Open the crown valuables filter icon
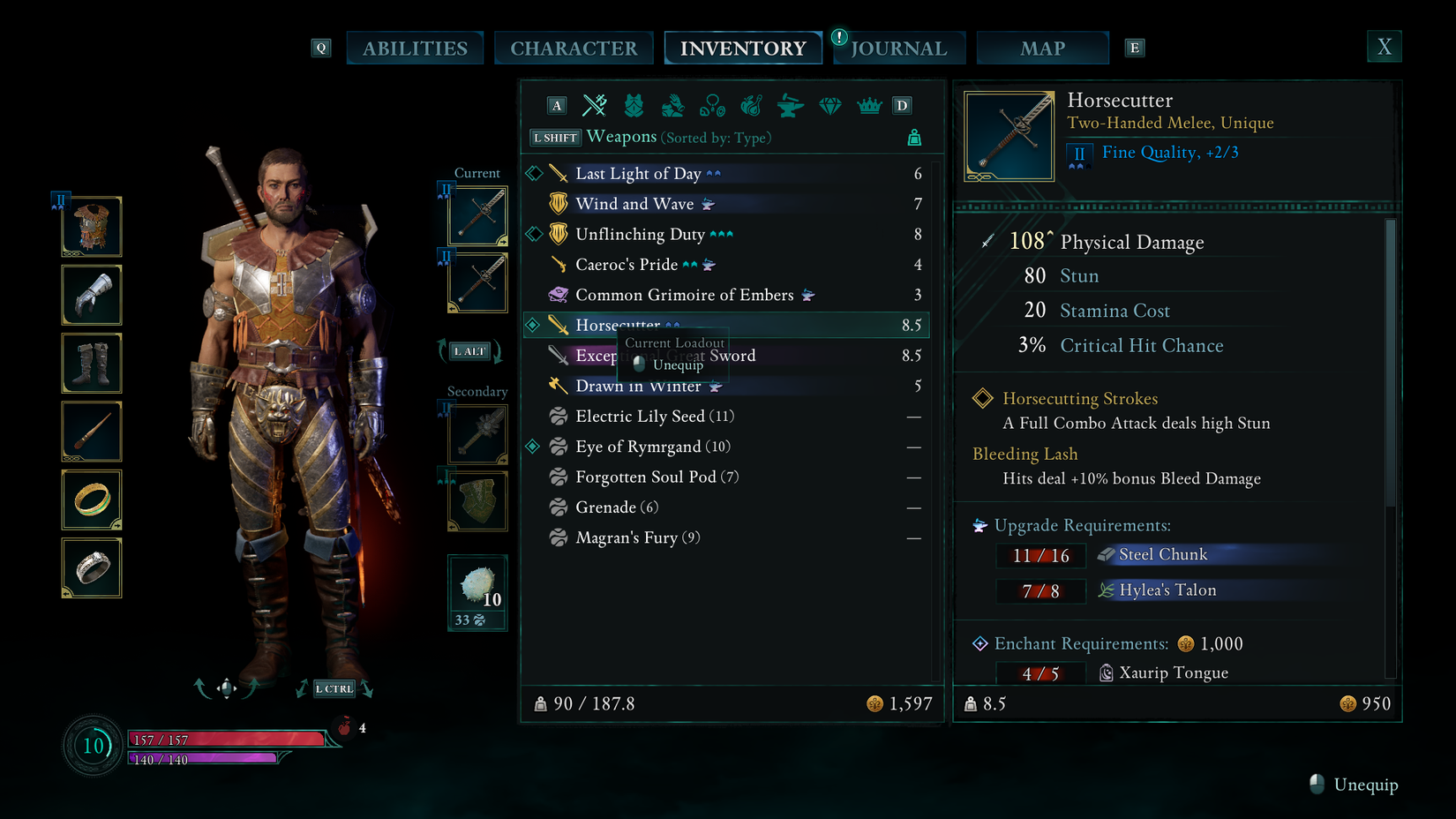This screenshot has height=819, width=1456. point(867,105)
